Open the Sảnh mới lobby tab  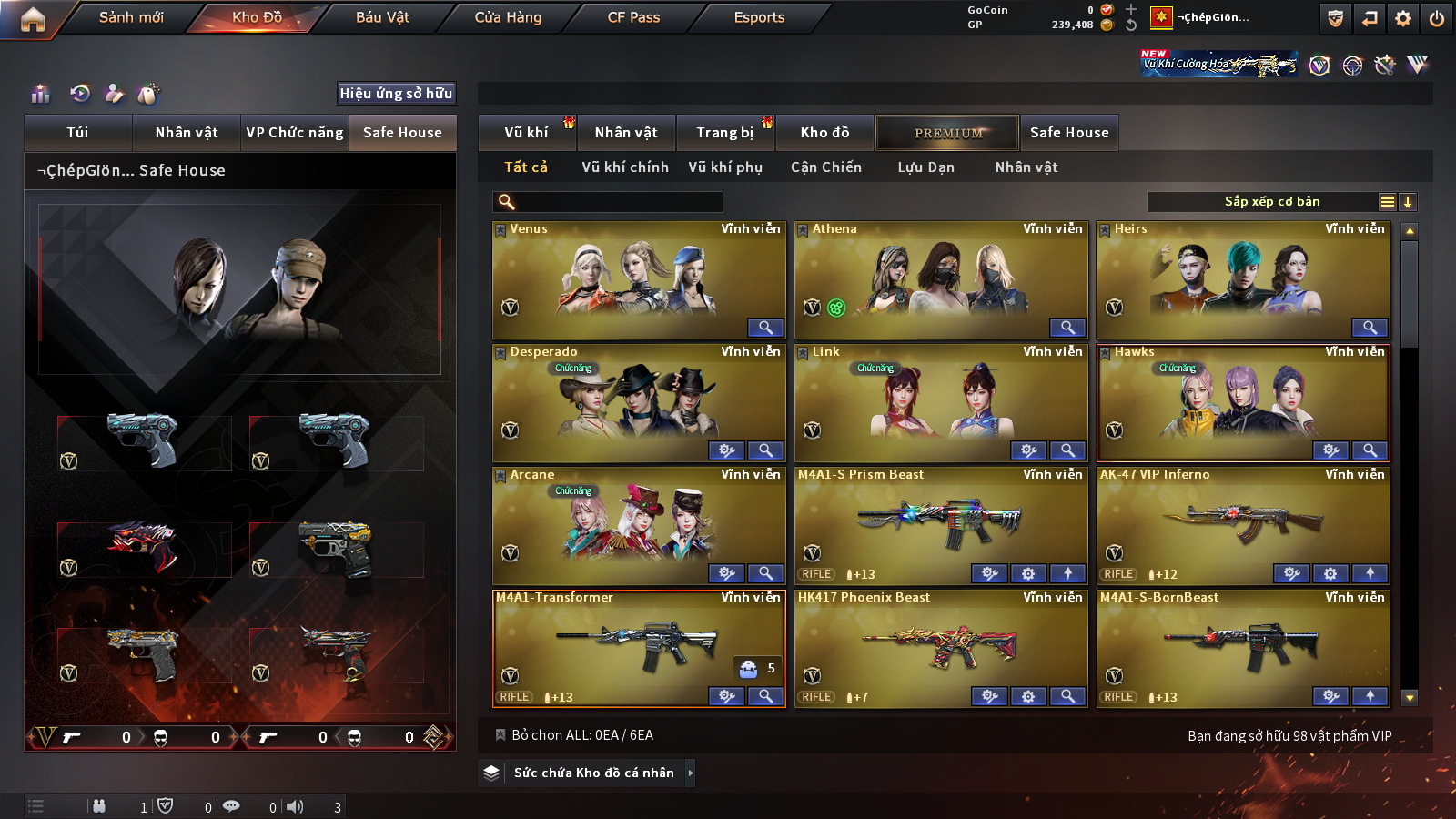point(131,17)
